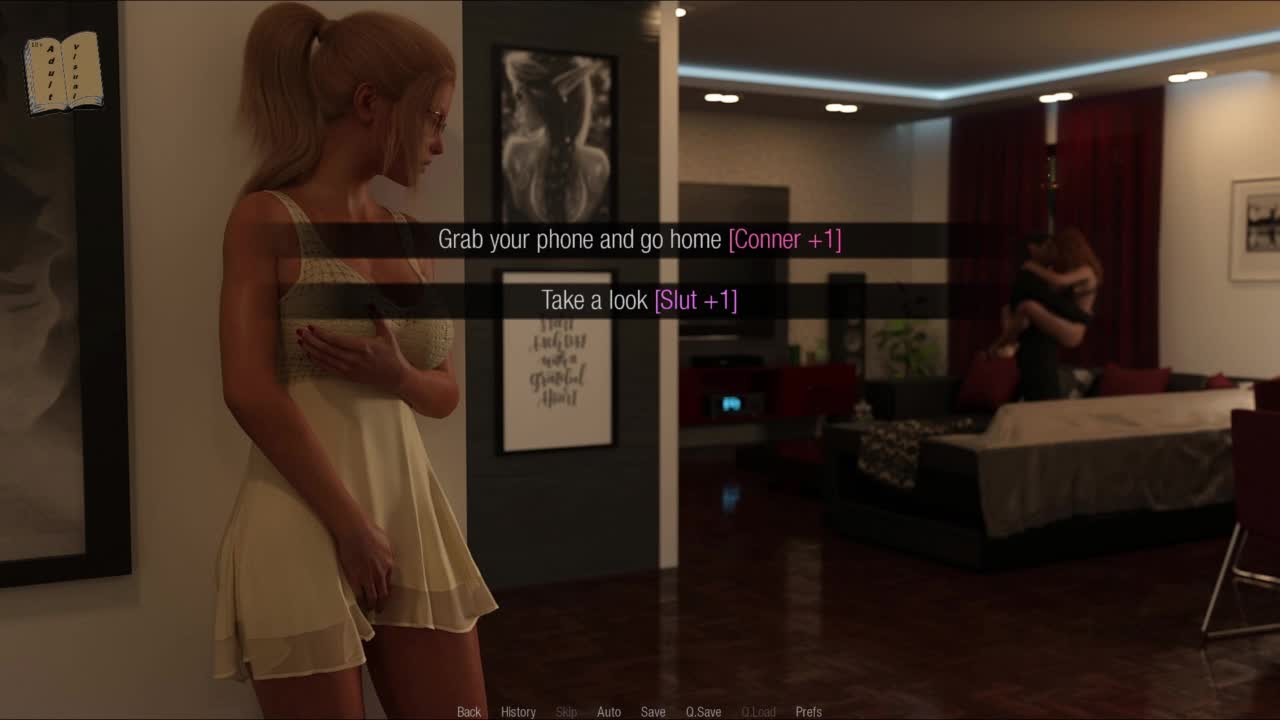Click Q.Save to quick save
Screen dimensions: 1280x720
[x=703, y=712]
